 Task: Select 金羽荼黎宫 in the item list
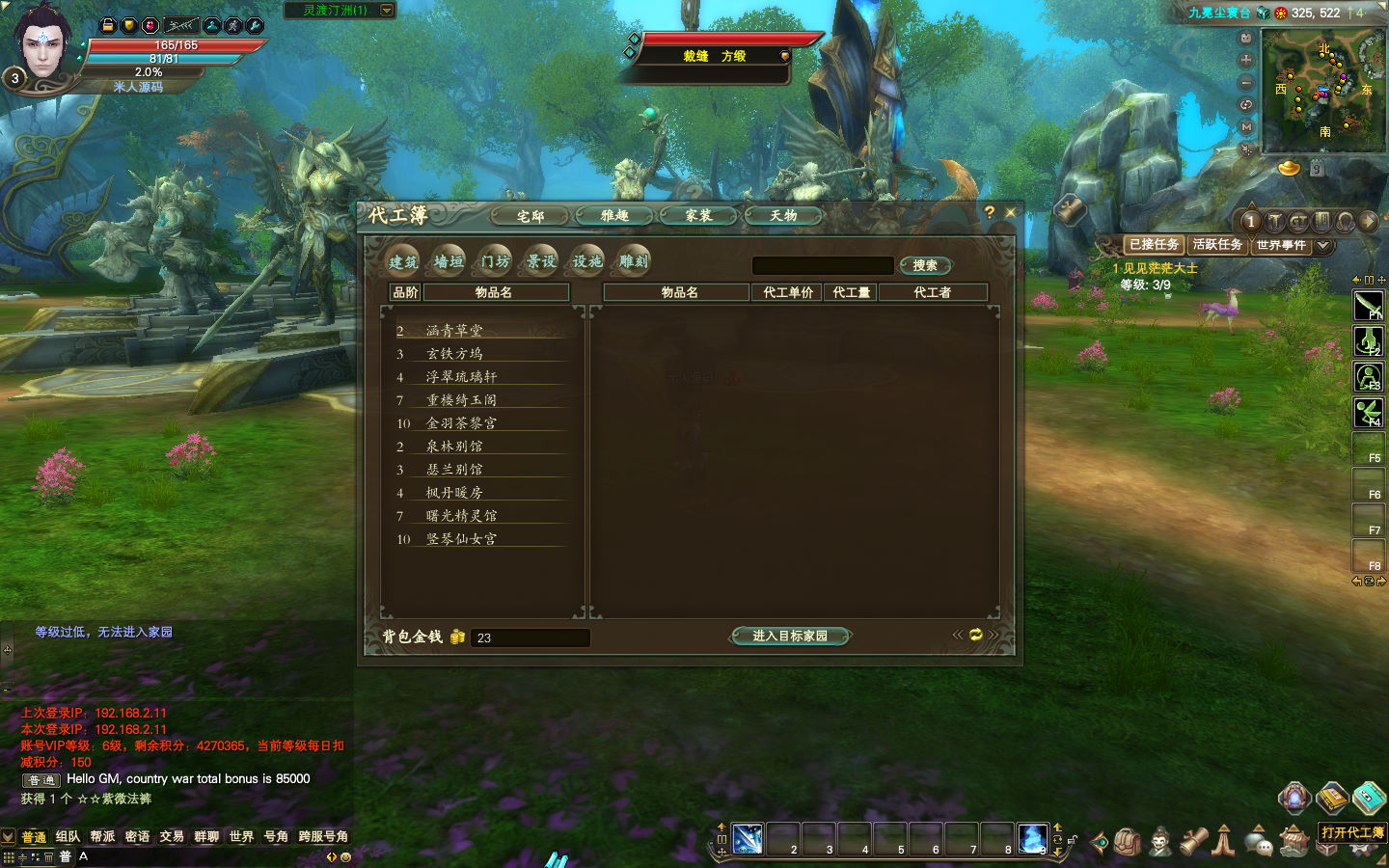coord(462,423)
